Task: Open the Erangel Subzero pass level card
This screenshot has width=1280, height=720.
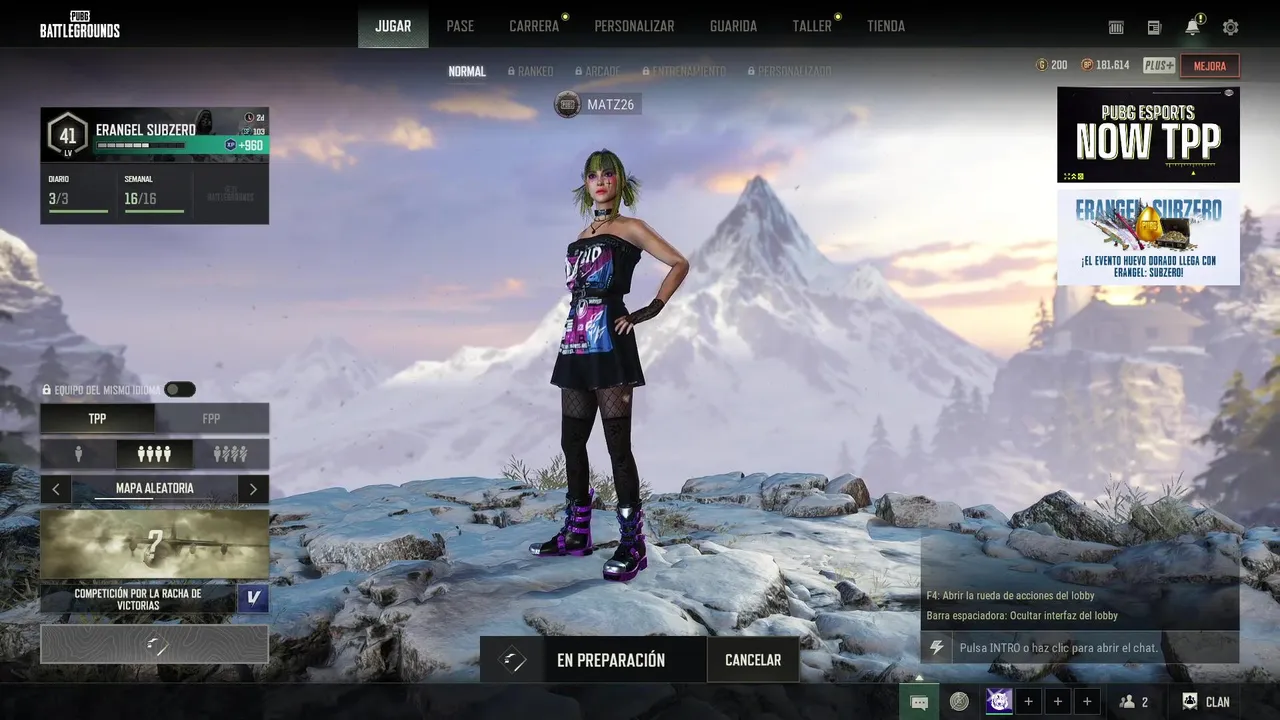Action: click(154, 135)
